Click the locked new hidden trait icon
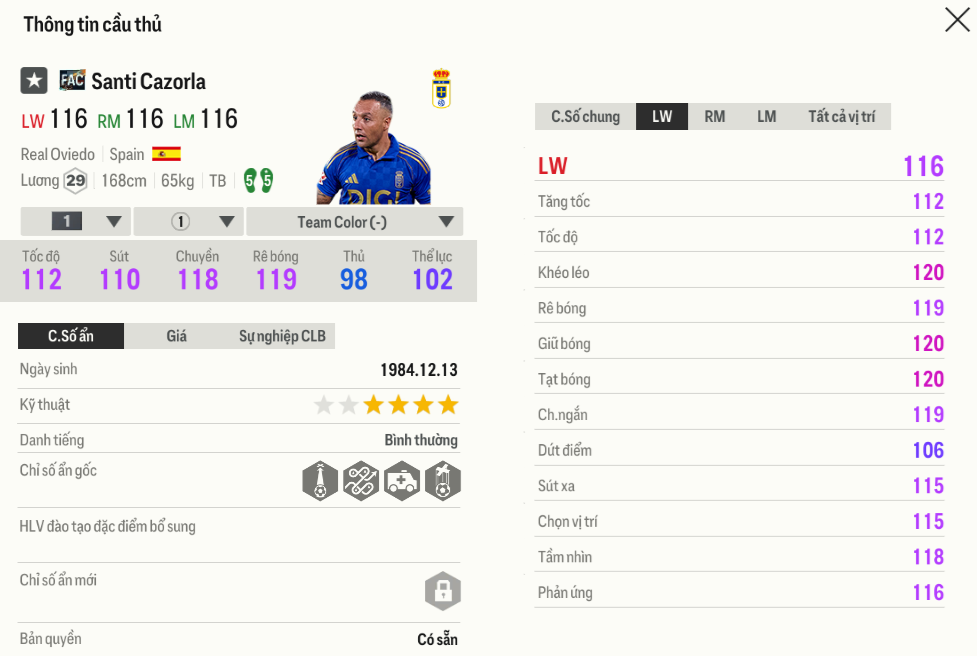This screenshot has width=977, height=656. pos(442,591)
